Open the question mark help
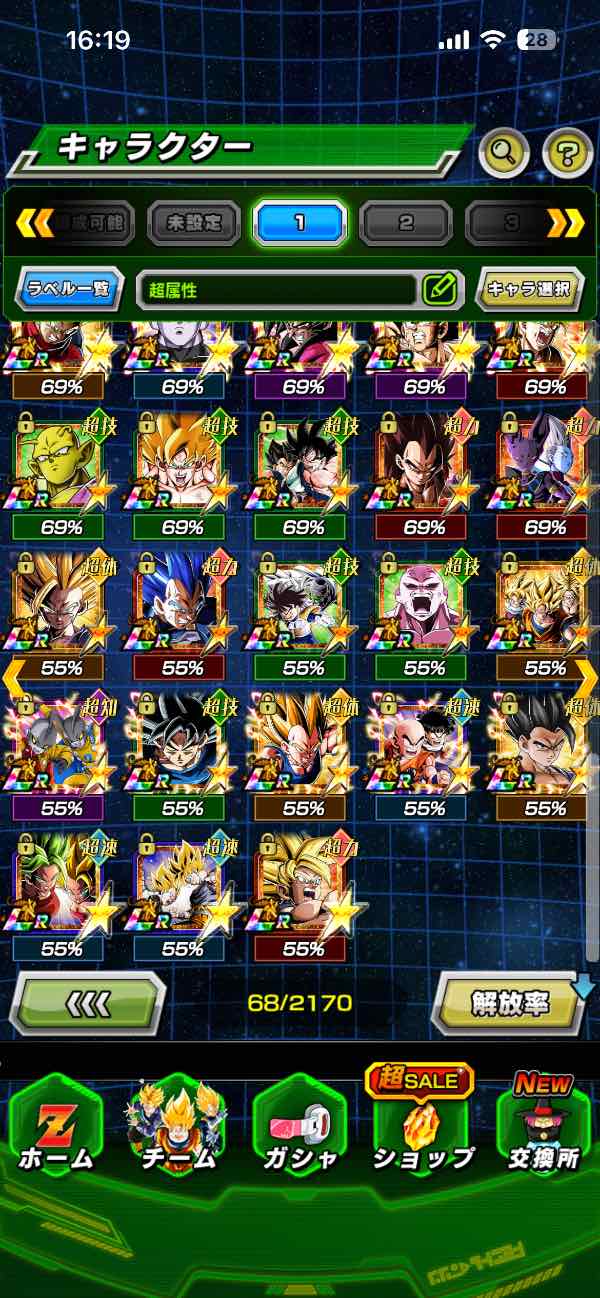 coord(567,153)
